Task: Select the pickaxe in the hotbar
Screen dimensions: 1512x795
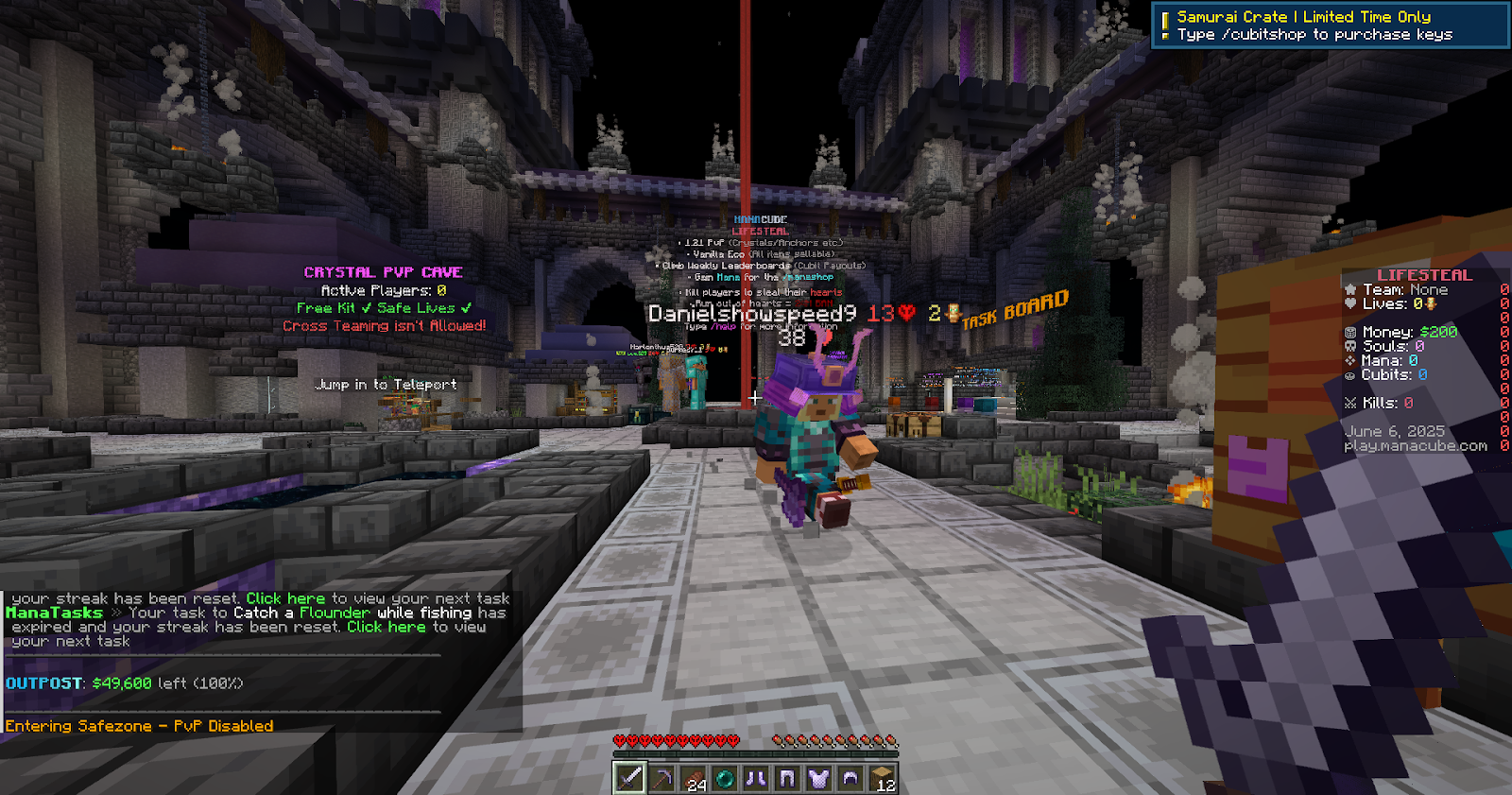Action: [661, 778]
